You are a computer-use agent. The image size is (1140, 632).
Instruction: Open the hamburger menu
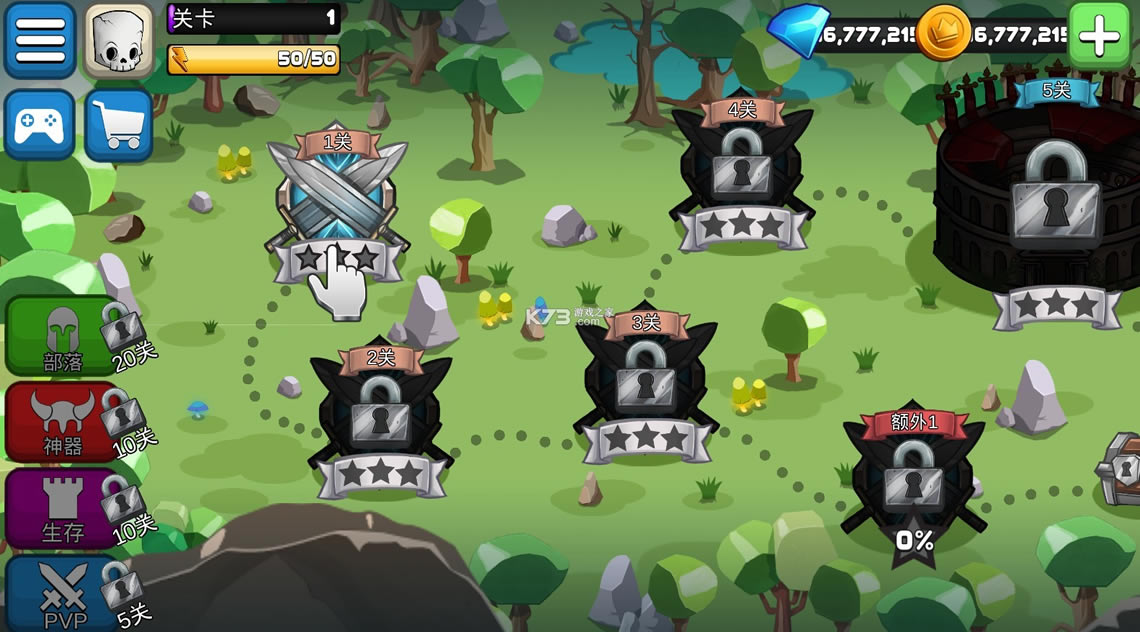tap(40, 40)
